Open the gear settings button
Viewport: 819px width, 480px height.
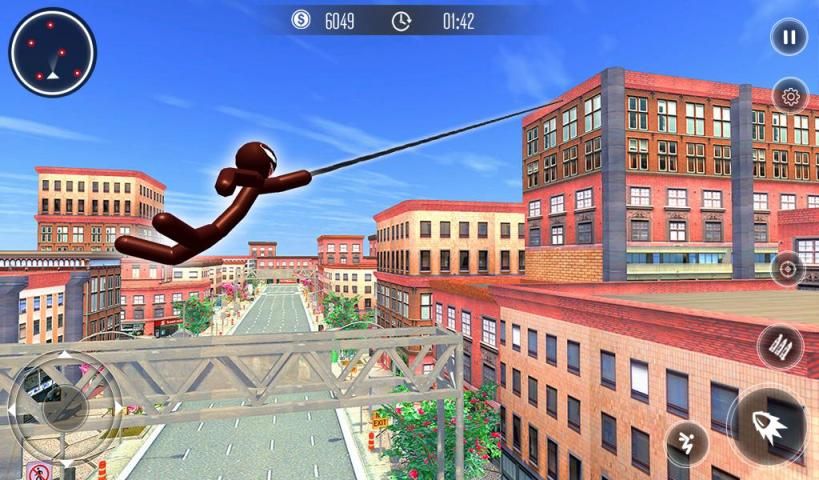point(790,96)
